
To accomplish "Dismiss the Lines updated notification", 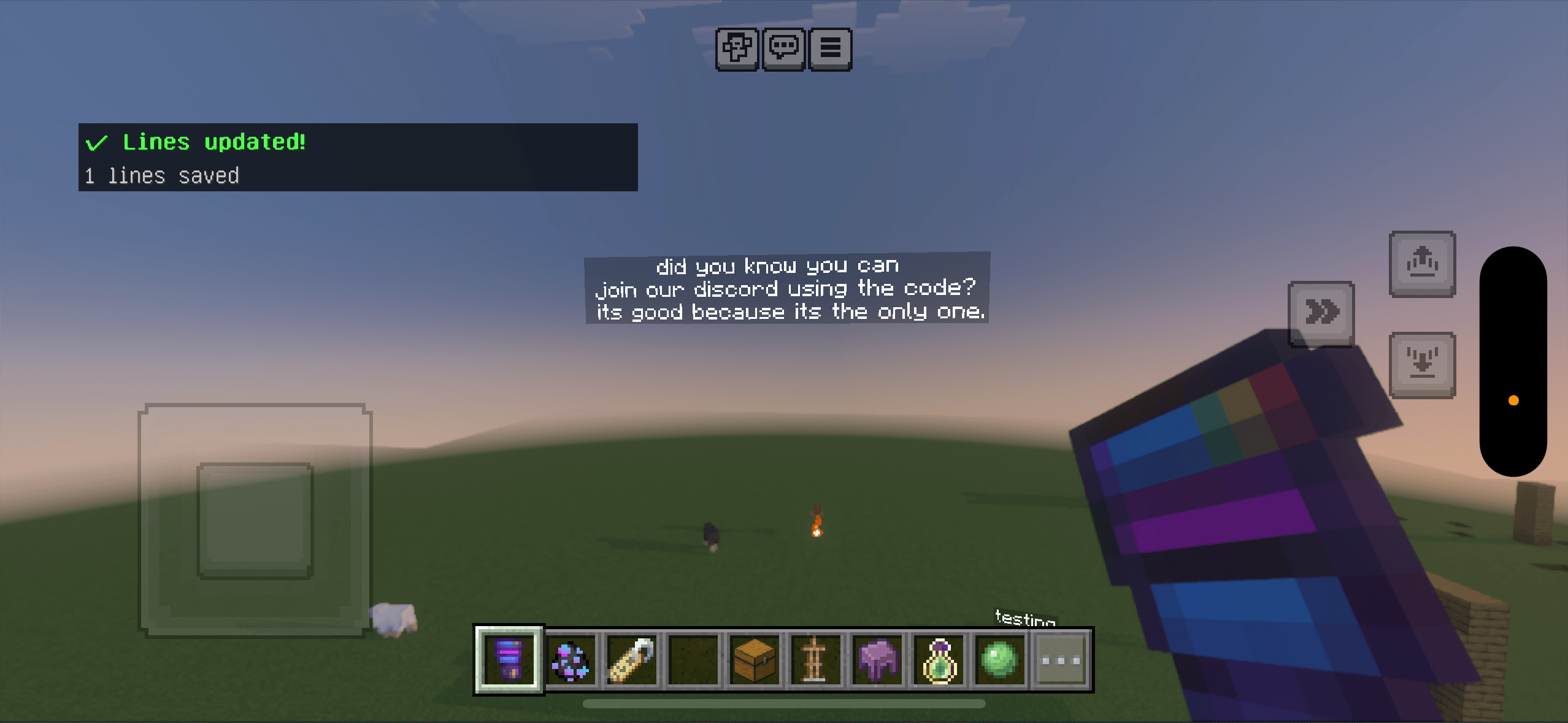I will (358, 158).
